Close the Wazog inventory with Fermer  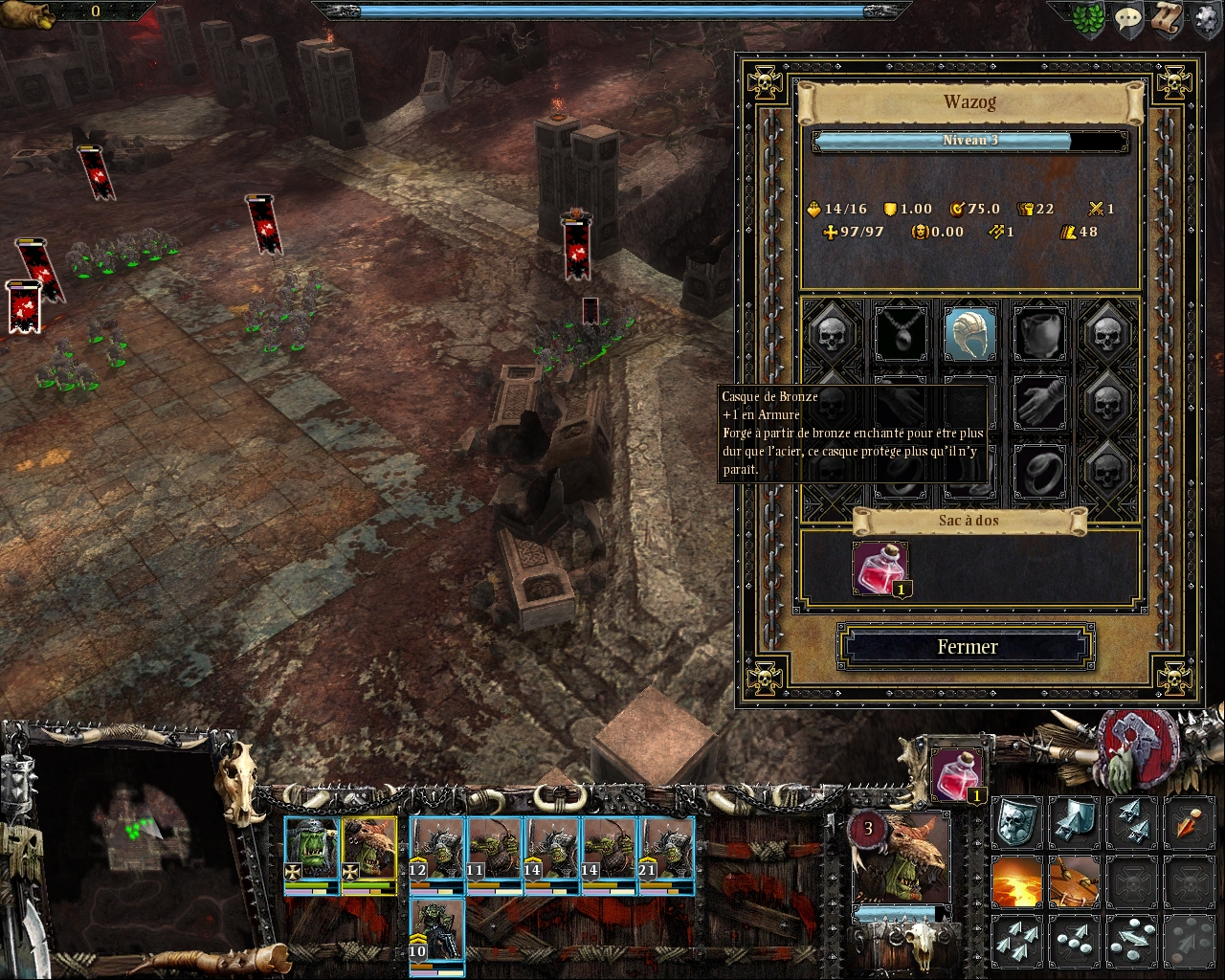967,647
